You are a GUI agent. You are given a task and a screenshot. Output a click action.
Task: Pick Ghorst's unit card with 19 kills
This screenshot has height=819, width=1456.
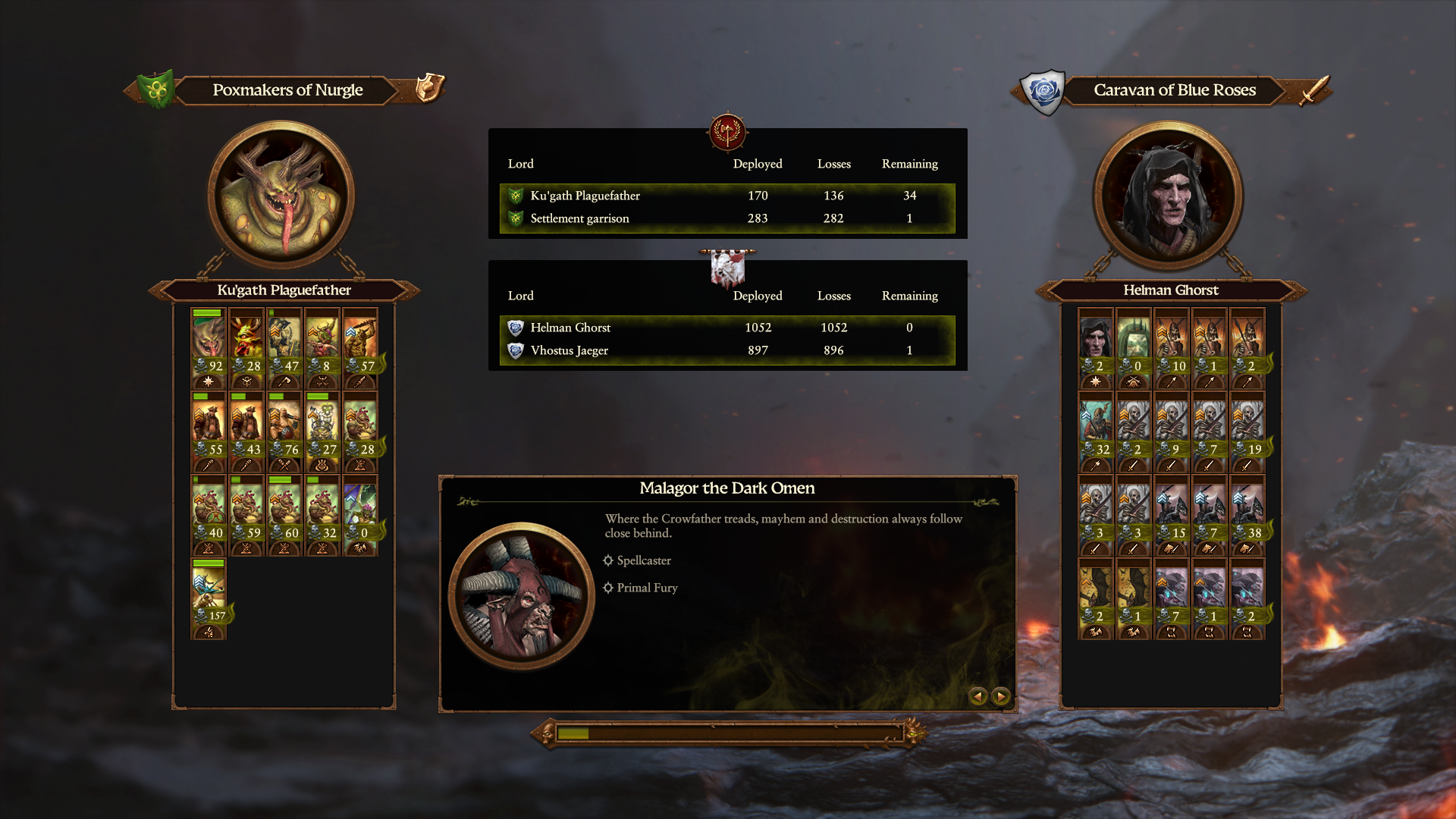coord(1247,431)
